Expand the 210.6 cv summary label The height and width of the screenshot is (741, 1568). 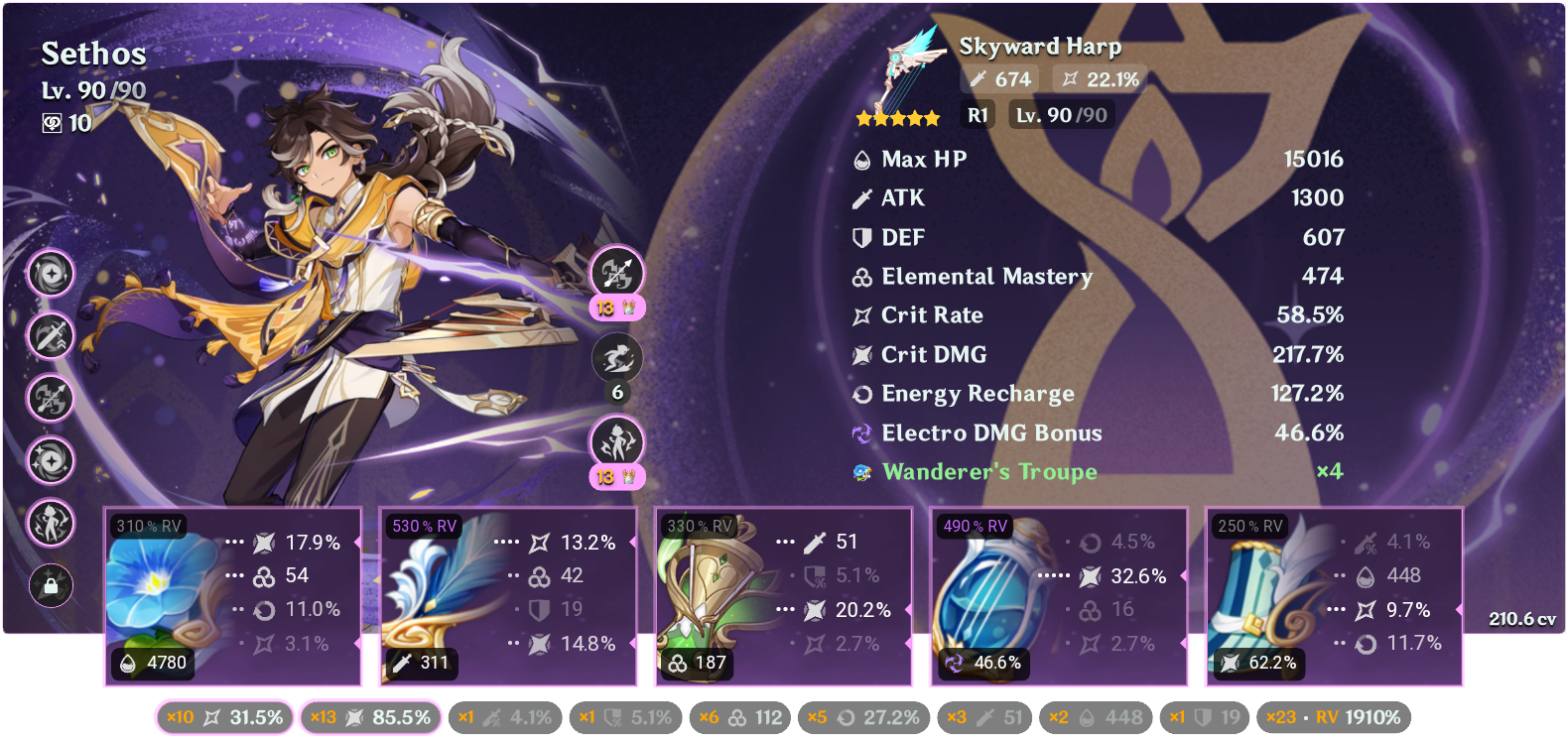coord(1521,618)
